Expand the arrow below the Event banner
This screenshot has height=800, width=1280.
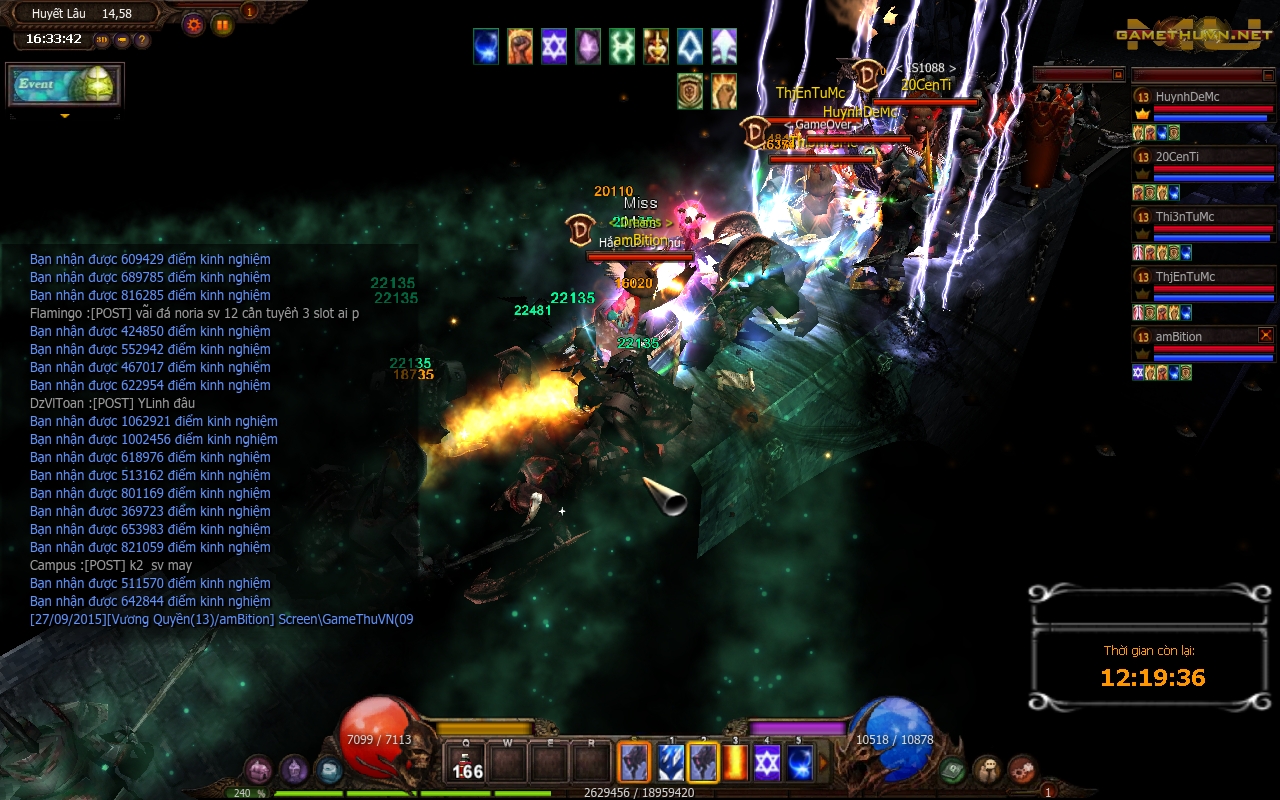tap(65, 117)
